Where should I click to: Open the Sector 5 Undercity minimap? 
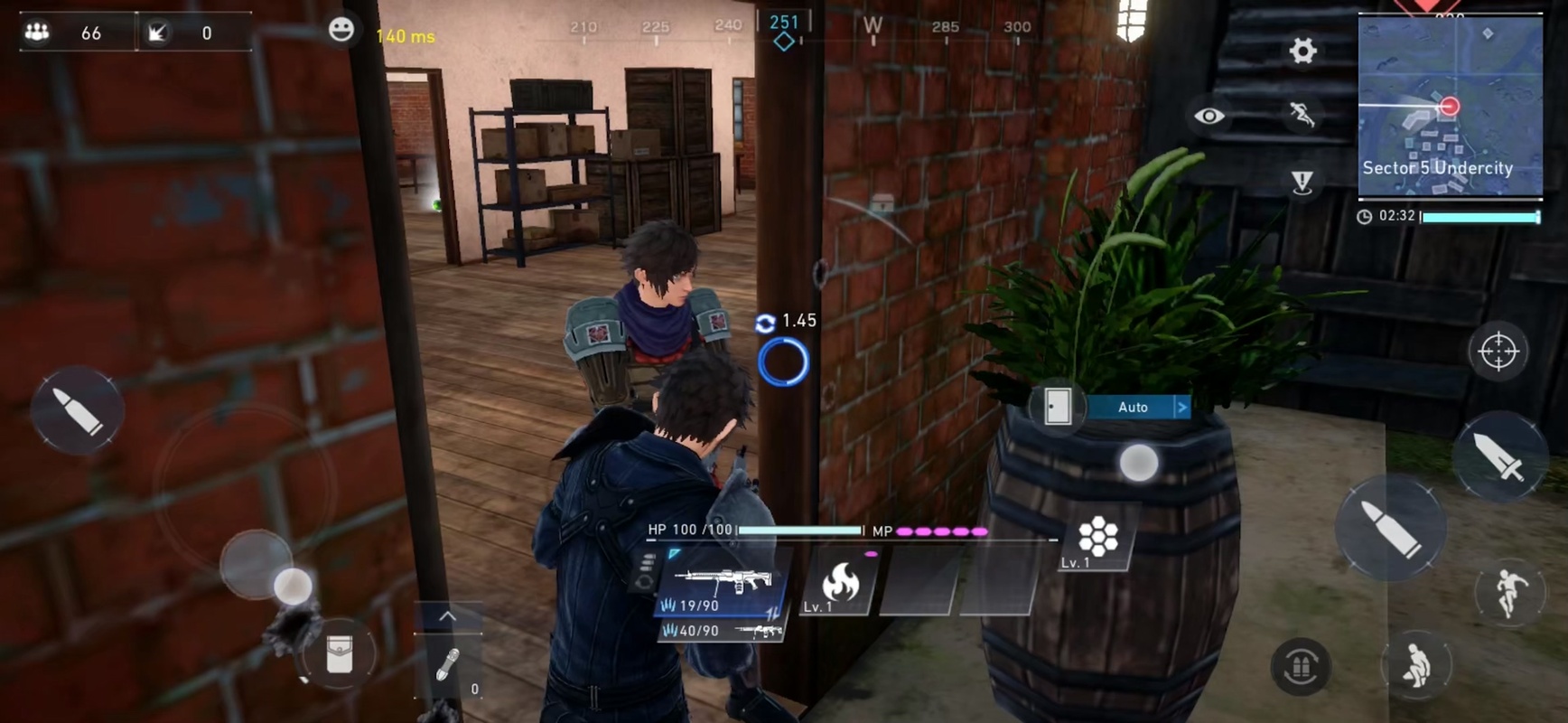[x=1450, y=106]
